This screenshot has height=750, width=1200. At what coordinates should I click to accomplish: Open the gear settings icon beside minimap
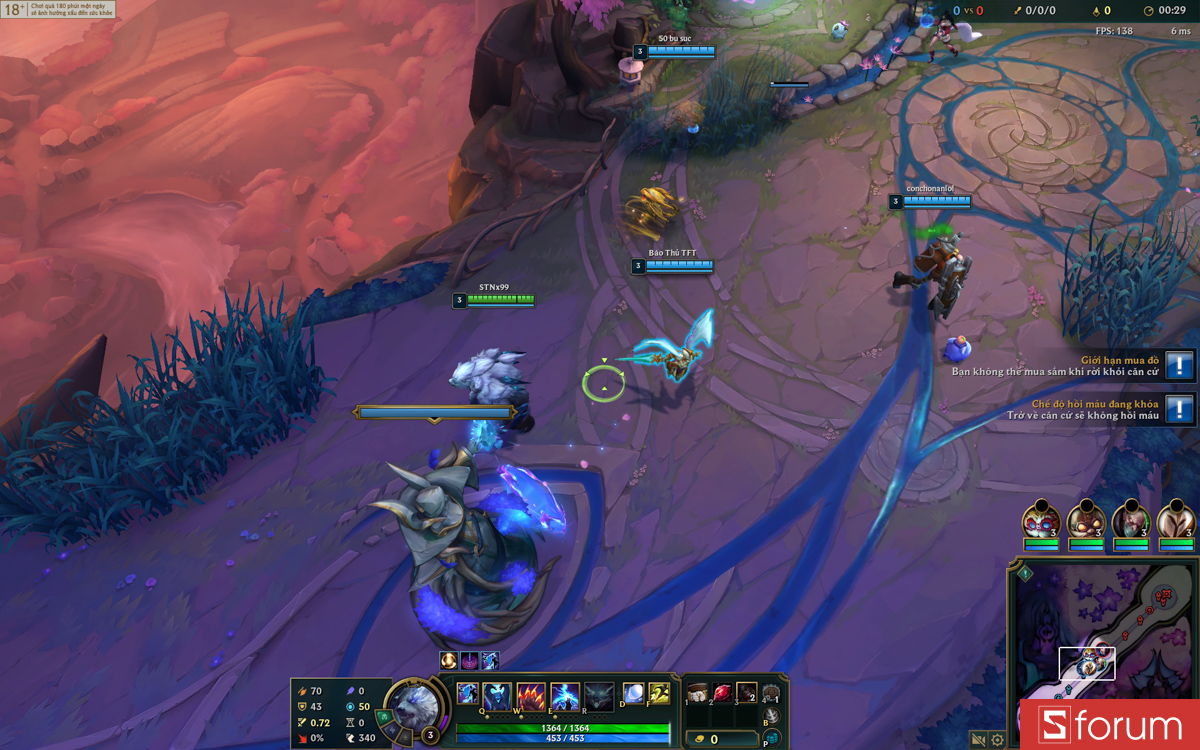997,740
